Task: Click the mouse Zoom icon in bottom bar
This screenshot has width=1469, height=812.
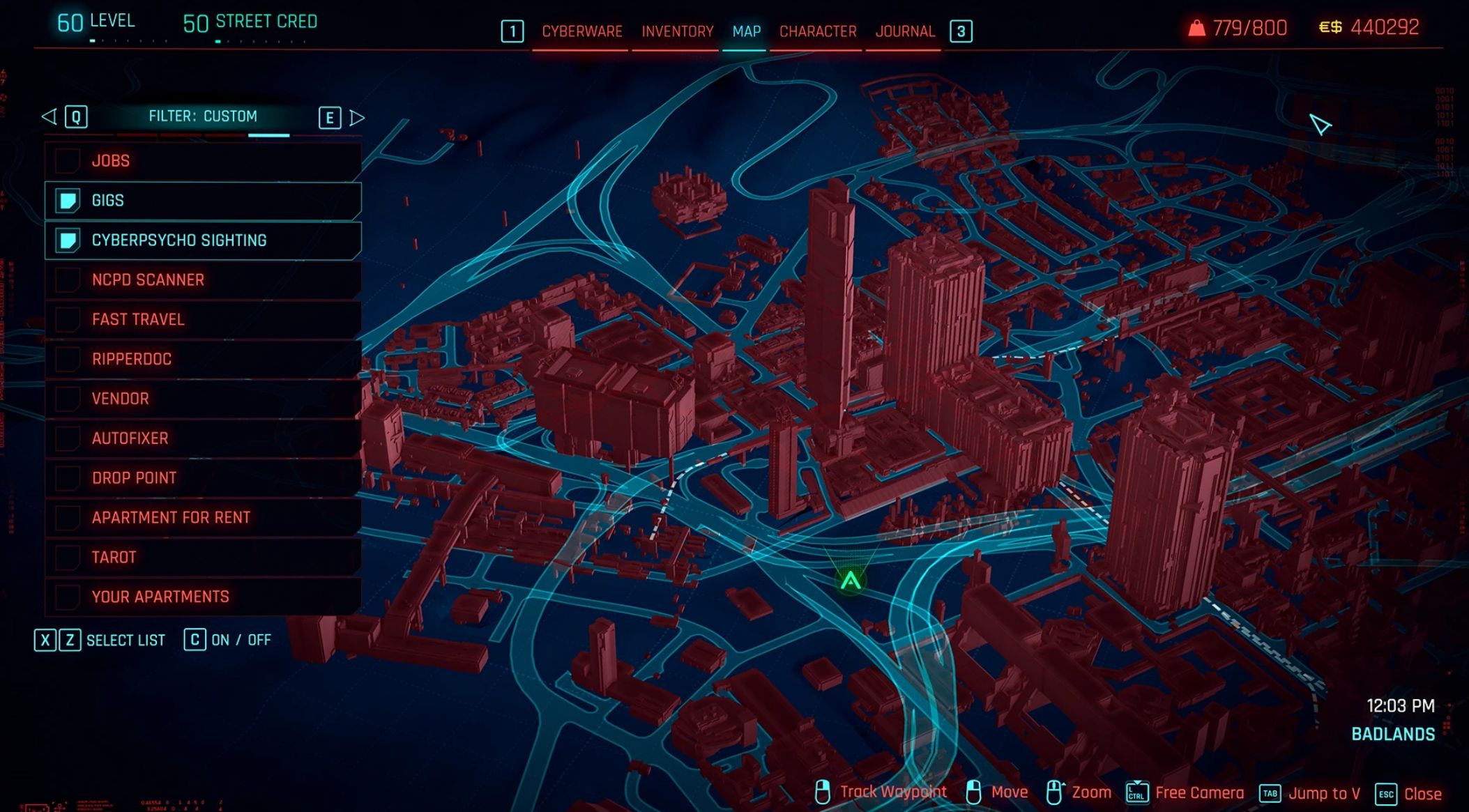Action: coord(1053,792)
